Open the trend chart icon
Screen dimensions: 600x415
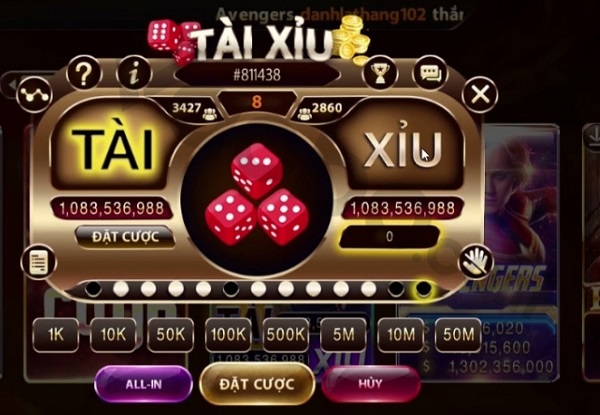(x=35, y=94)
